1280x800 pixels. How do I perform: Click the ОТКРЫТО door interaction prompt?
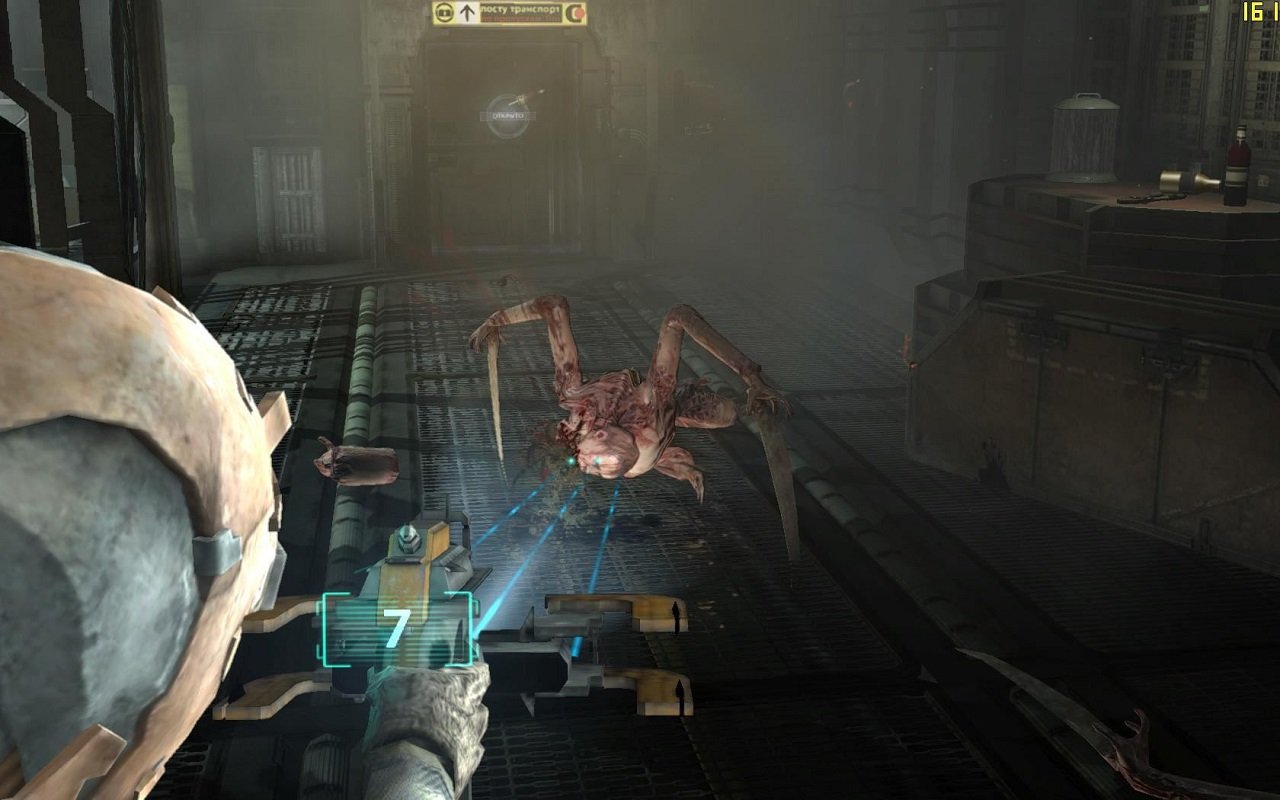click(x=508, y=115)
